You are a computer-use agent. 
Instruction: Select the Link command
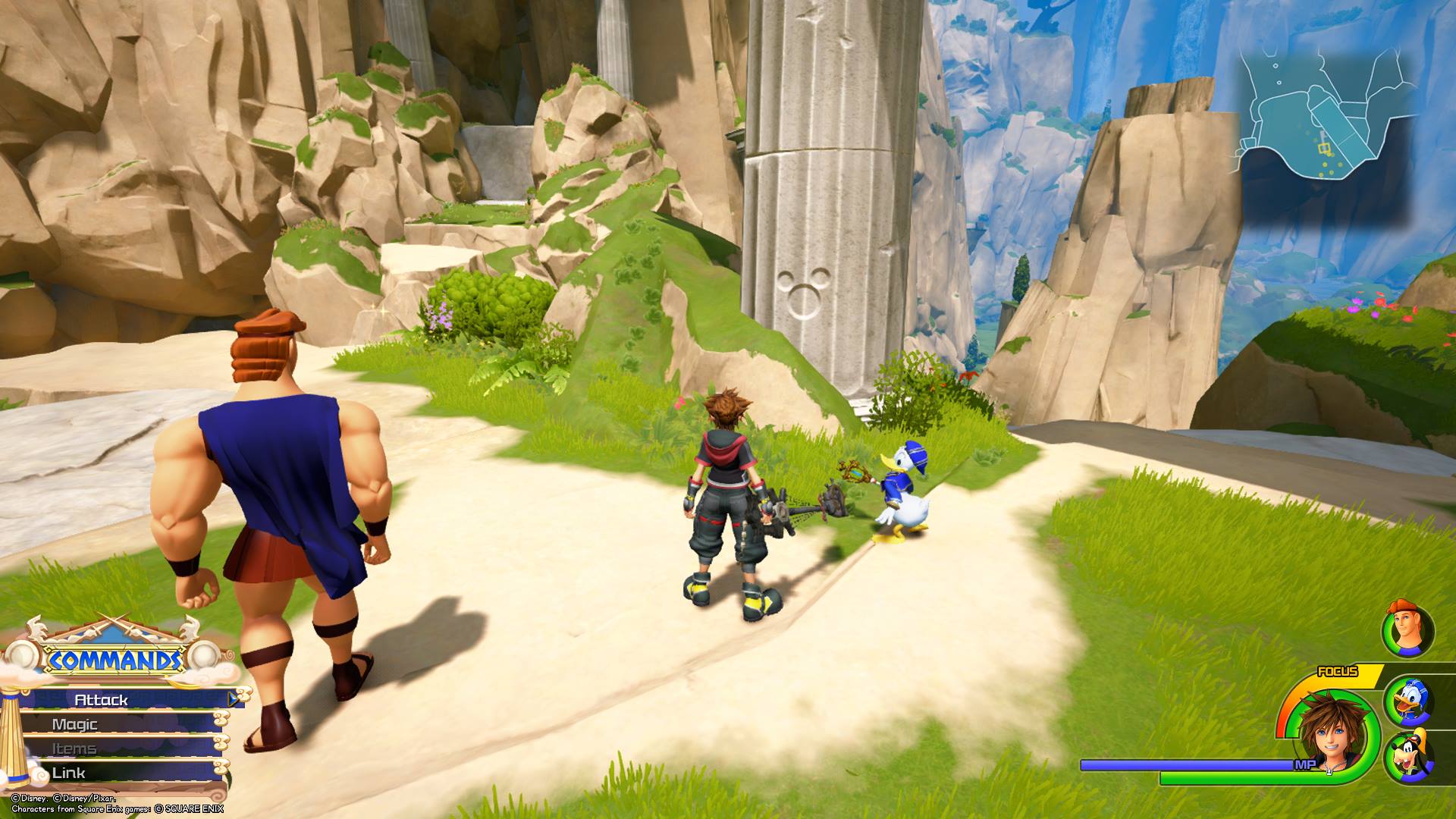(114, 773)
